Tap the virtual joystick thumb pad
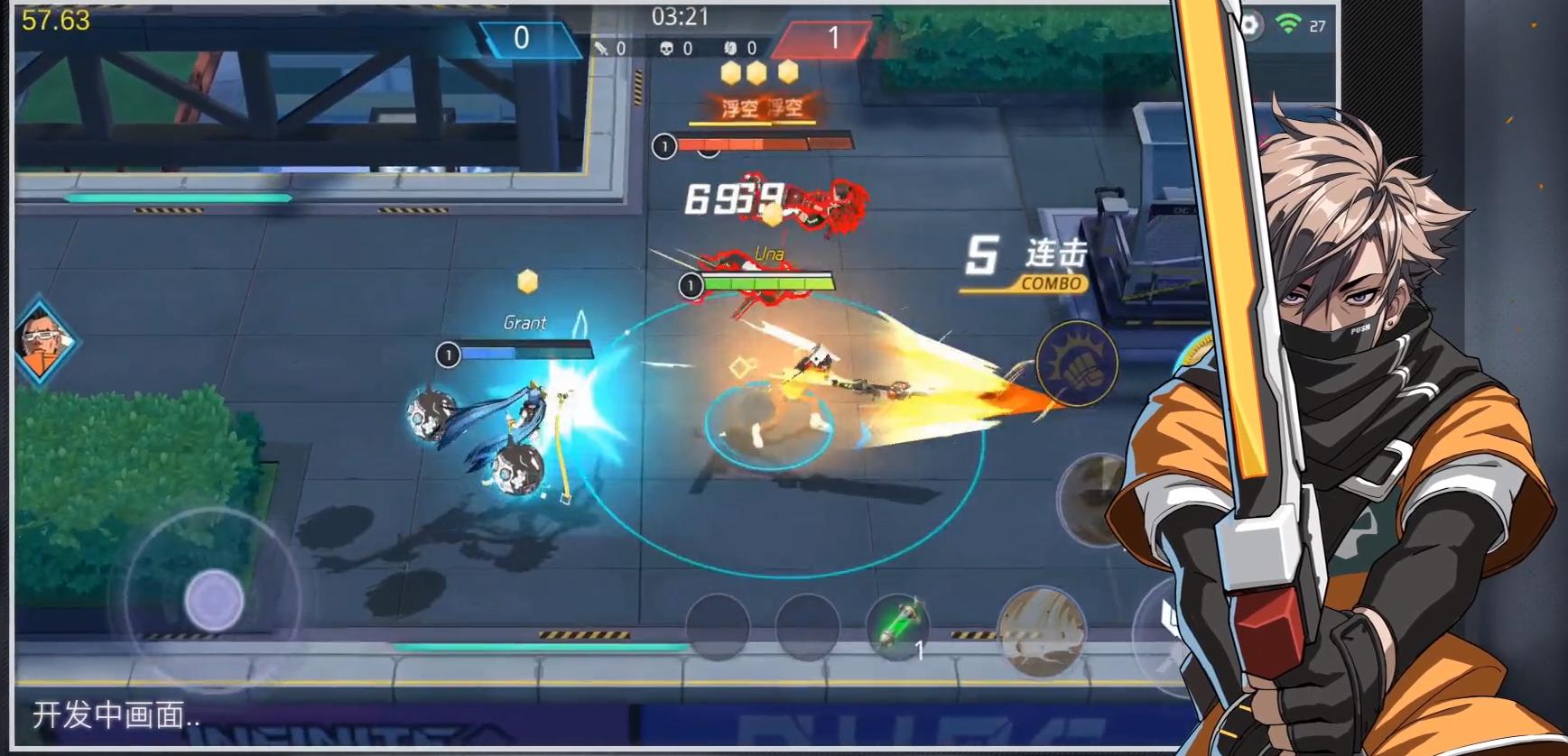The height and width of the screenshot is (756, 1568). 214,600
